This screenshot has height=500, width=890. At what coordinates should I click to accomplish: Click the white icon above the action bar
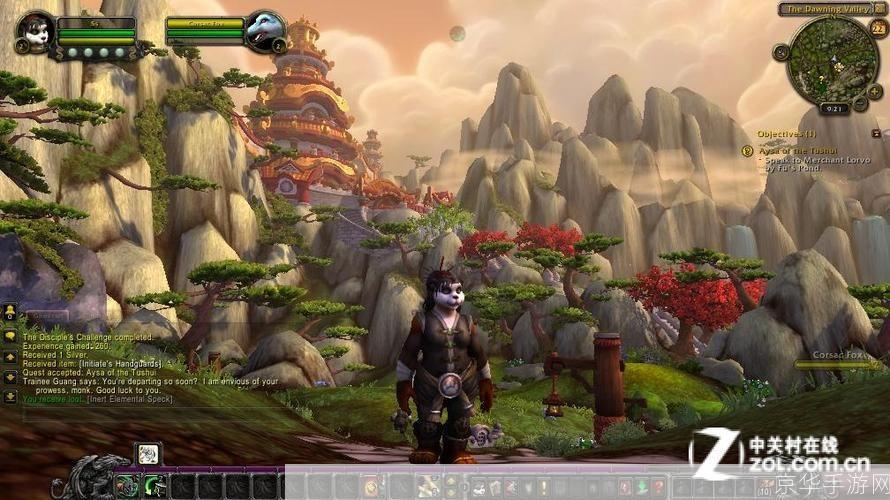pyautogui.click(x=148, y=455)
